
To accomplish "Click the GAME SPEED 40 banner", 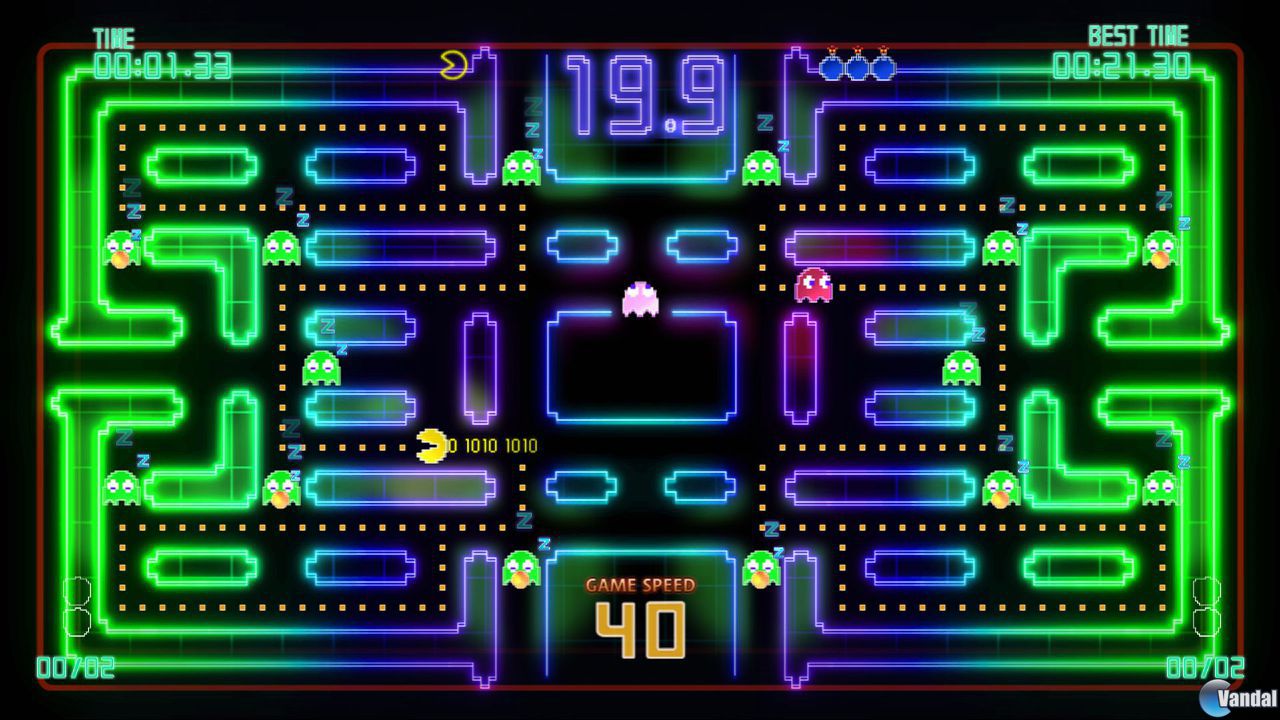I will coord(640,605).
